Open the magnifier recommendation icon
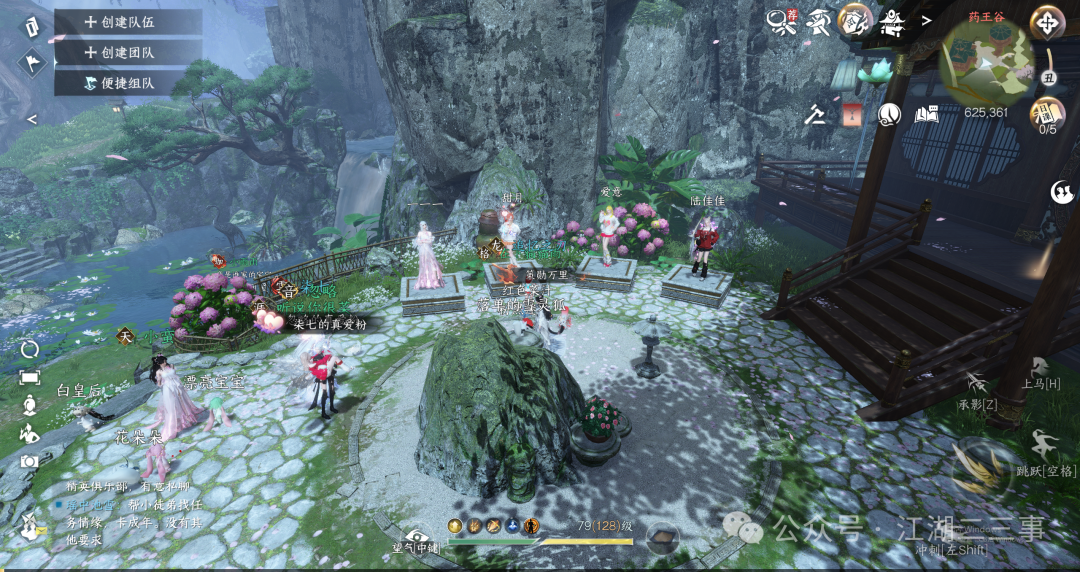Viewport: 1080px width, 572px height. coord(783,21)
